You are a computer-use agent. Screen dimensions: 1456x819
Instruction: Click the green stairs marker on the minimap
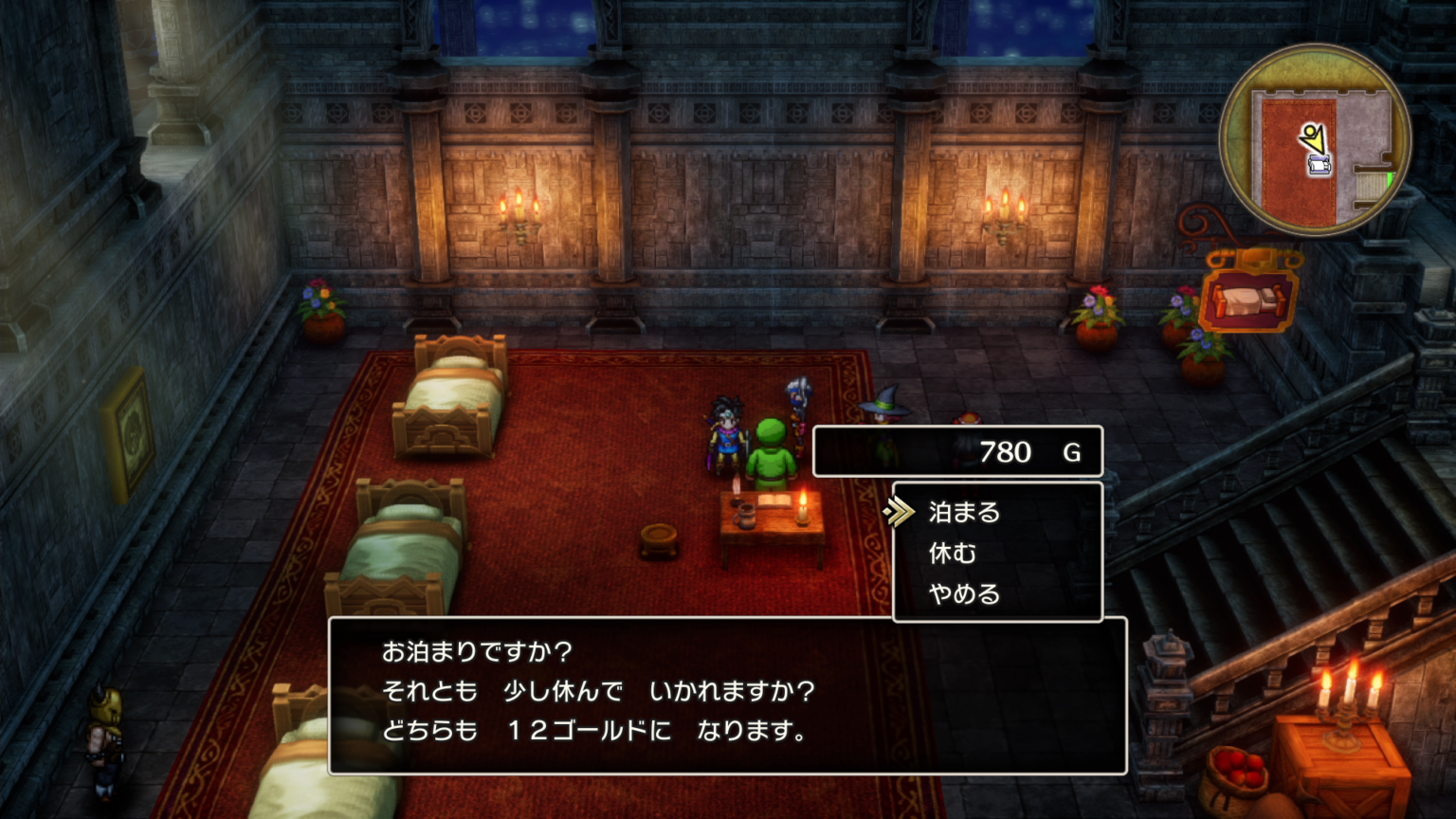(x=1392, y=178)
